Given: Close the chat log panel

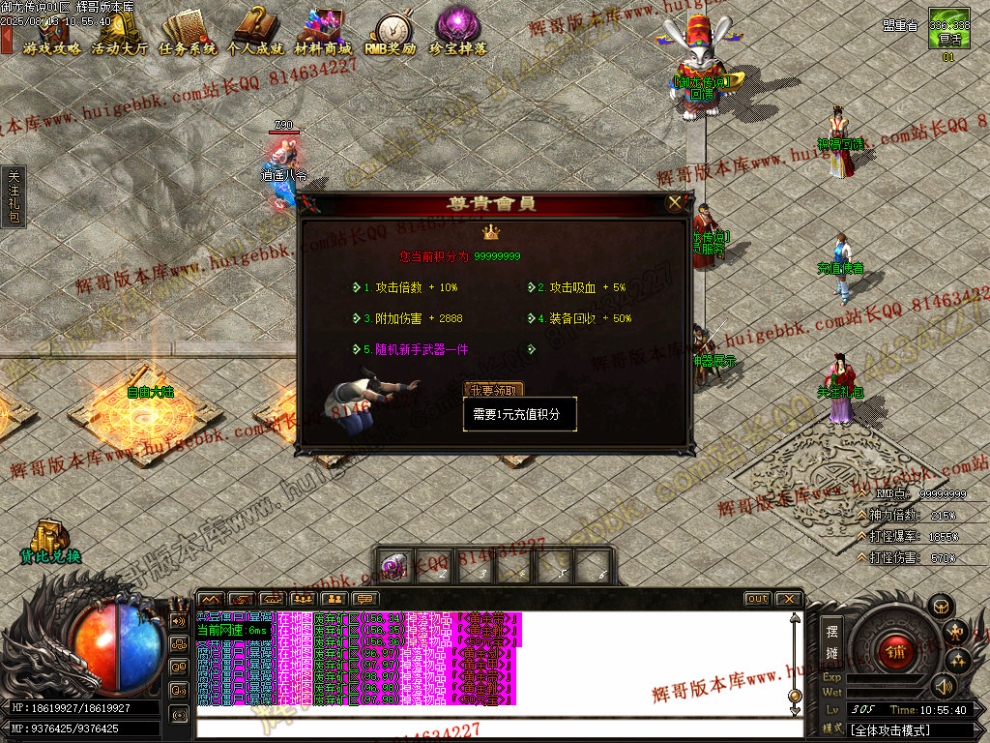Looking at the screenshot, I should point(788,599).
